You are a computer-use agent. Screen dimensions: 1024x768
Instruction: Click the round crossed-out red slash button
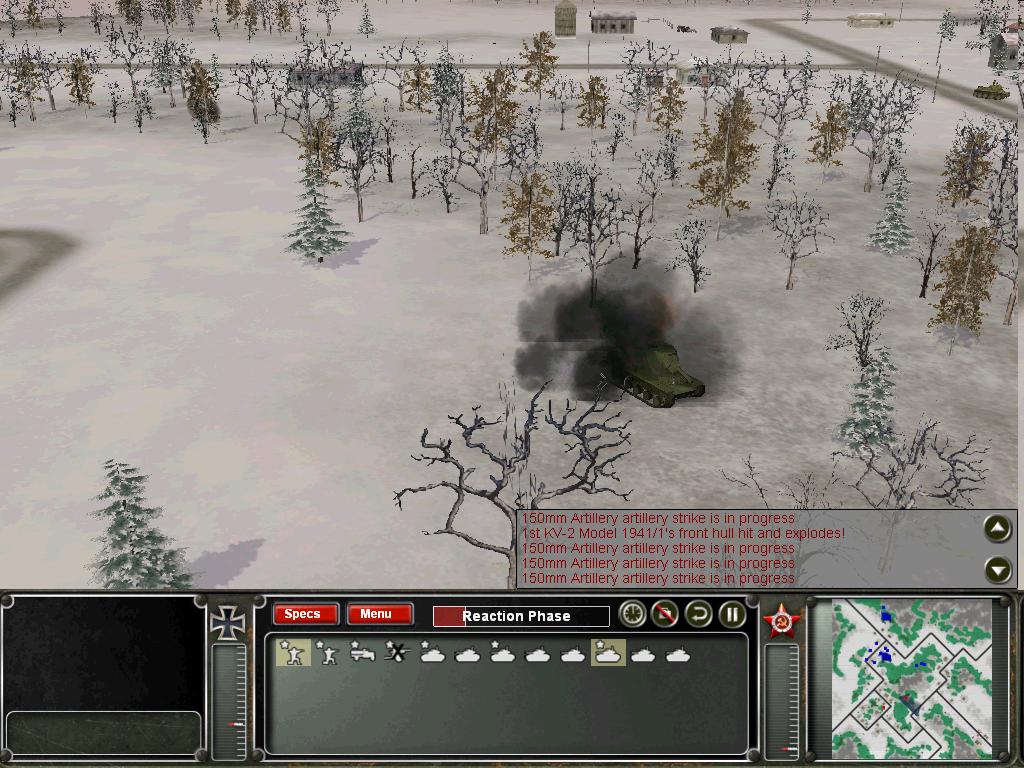[x=665, y=615]
